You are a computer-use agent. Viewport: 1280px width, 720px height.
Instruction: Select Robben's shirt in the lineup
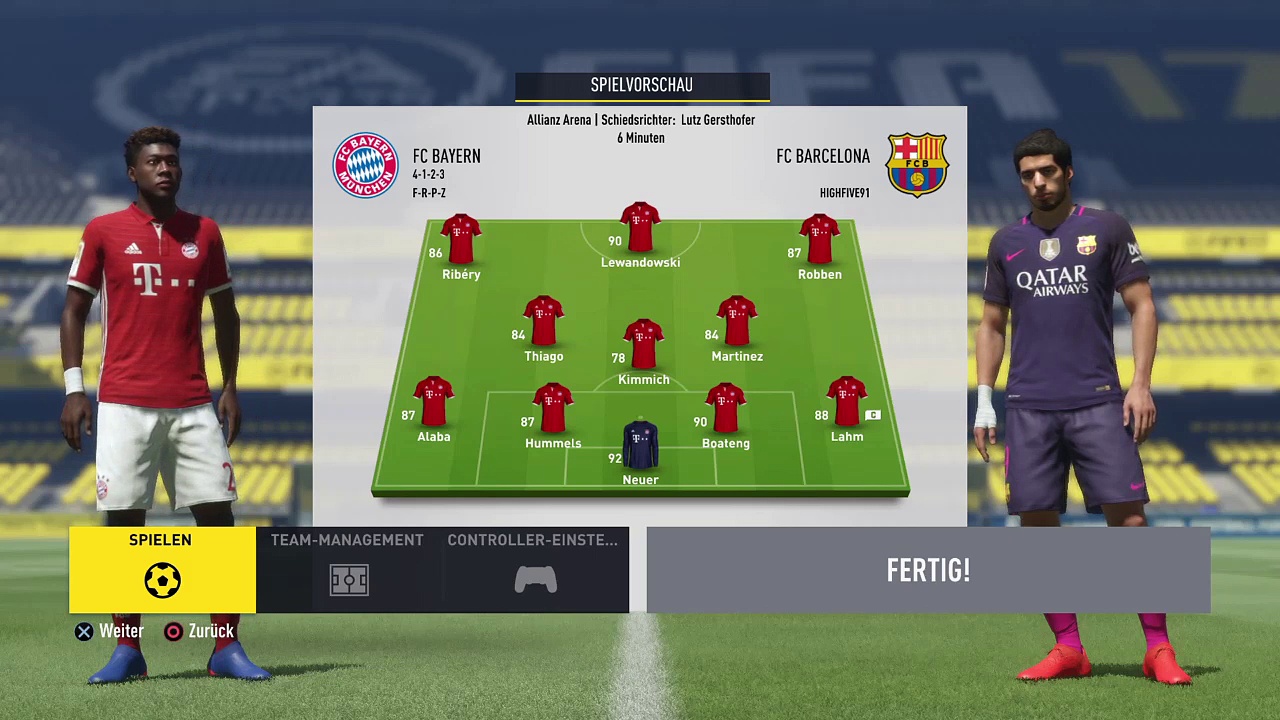click(x=819, y=240)
